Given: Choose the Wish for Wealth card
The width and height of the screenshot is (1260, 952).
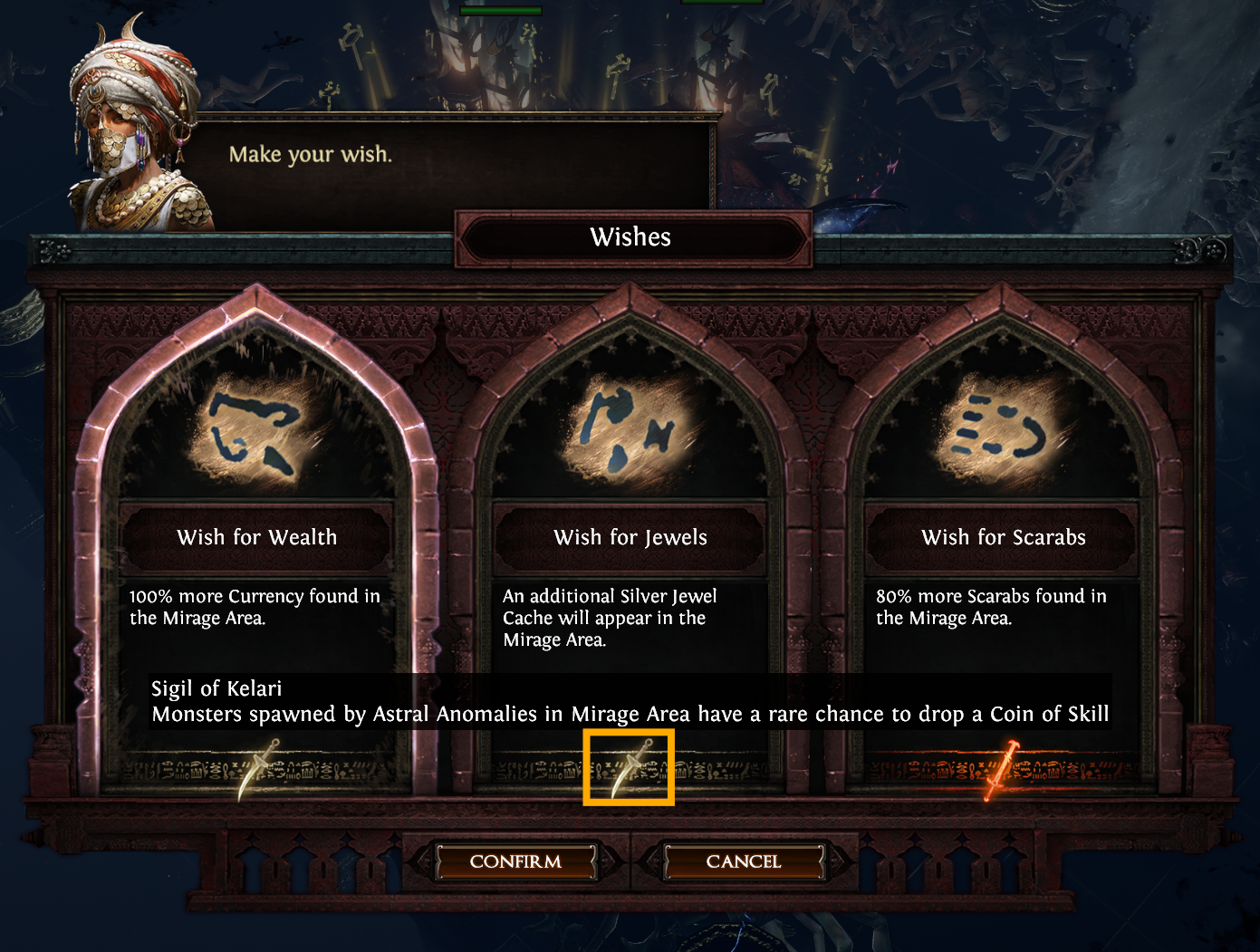Looking at the screenshot, I should [x=257, y=536].
